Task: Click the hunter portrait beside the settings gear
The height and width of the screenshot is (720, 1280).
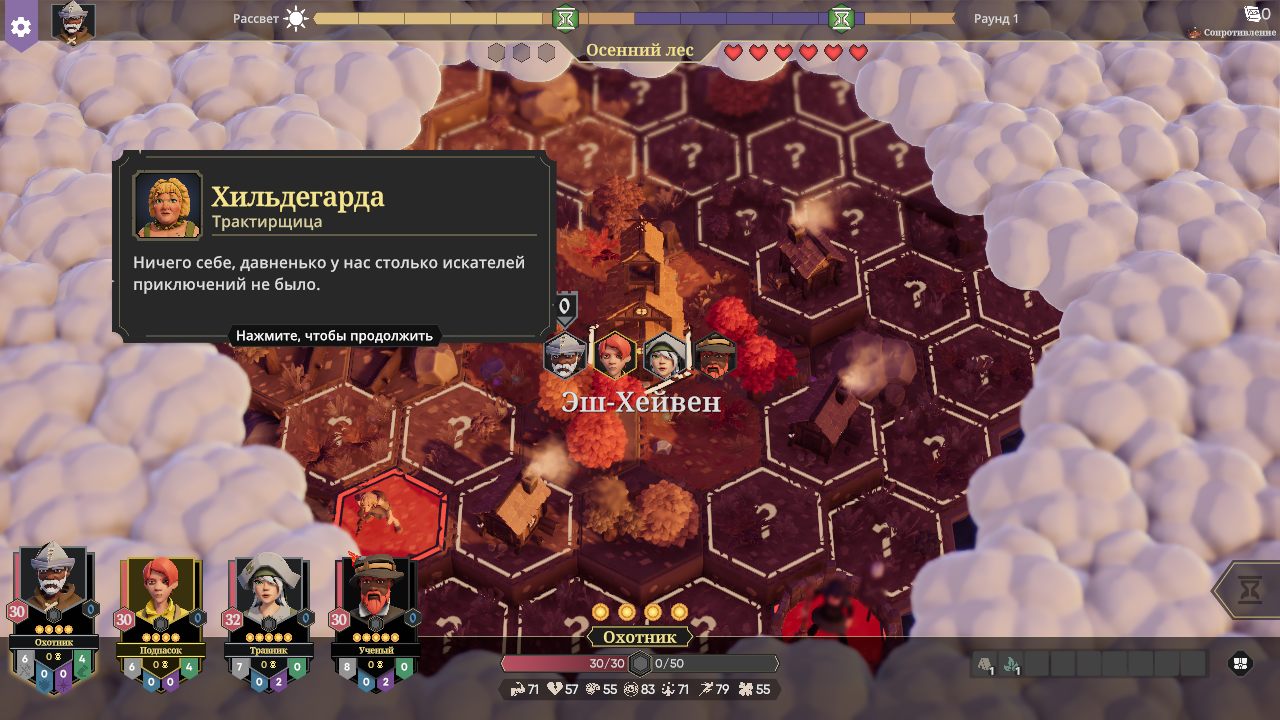Action: pos(73,24)
